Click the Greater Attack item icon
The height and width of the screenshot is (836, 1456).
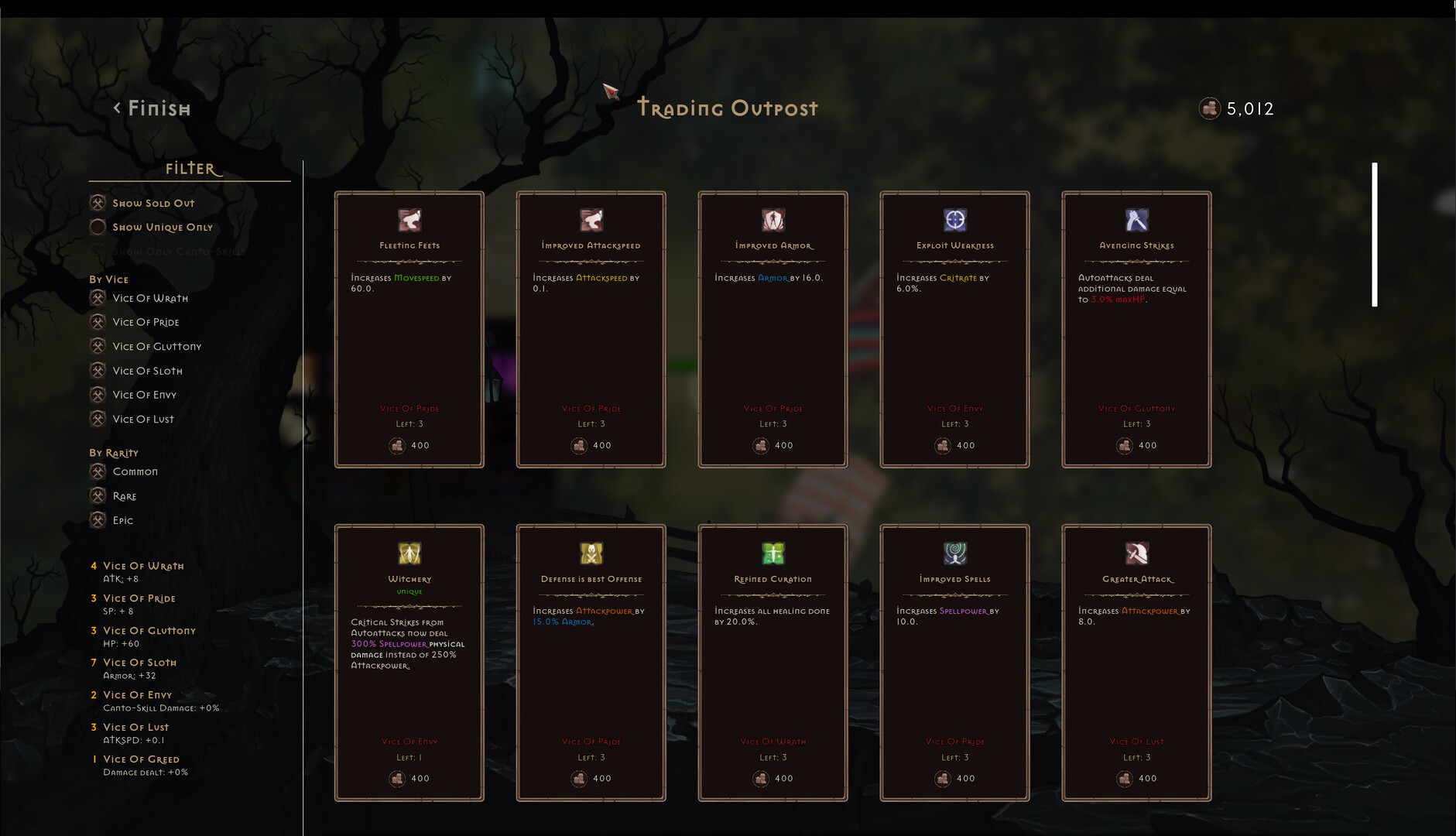click(x=1136, y=553)
